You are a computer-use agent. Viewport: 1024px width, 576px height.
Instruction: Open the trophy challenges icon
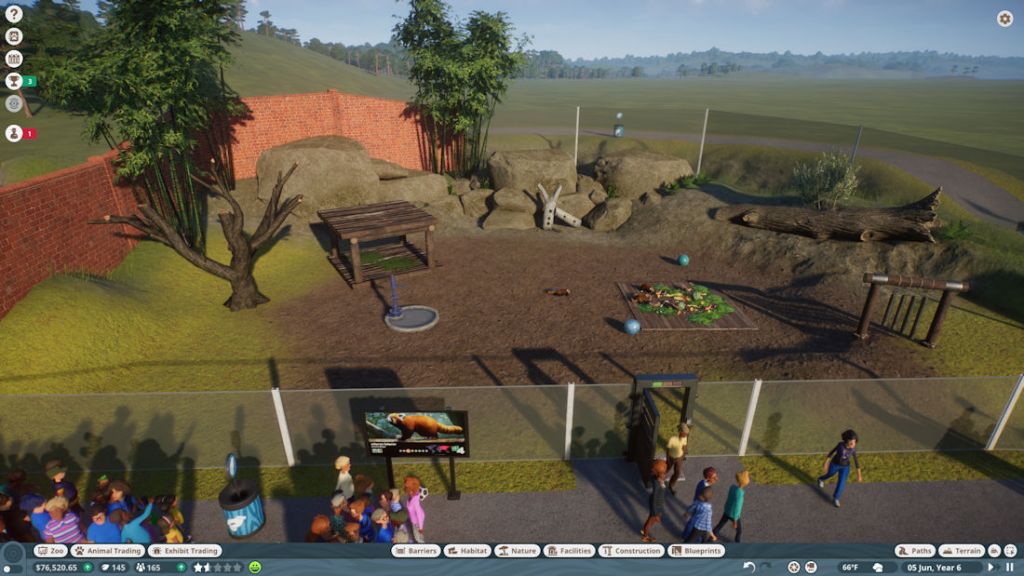(14, 81)
